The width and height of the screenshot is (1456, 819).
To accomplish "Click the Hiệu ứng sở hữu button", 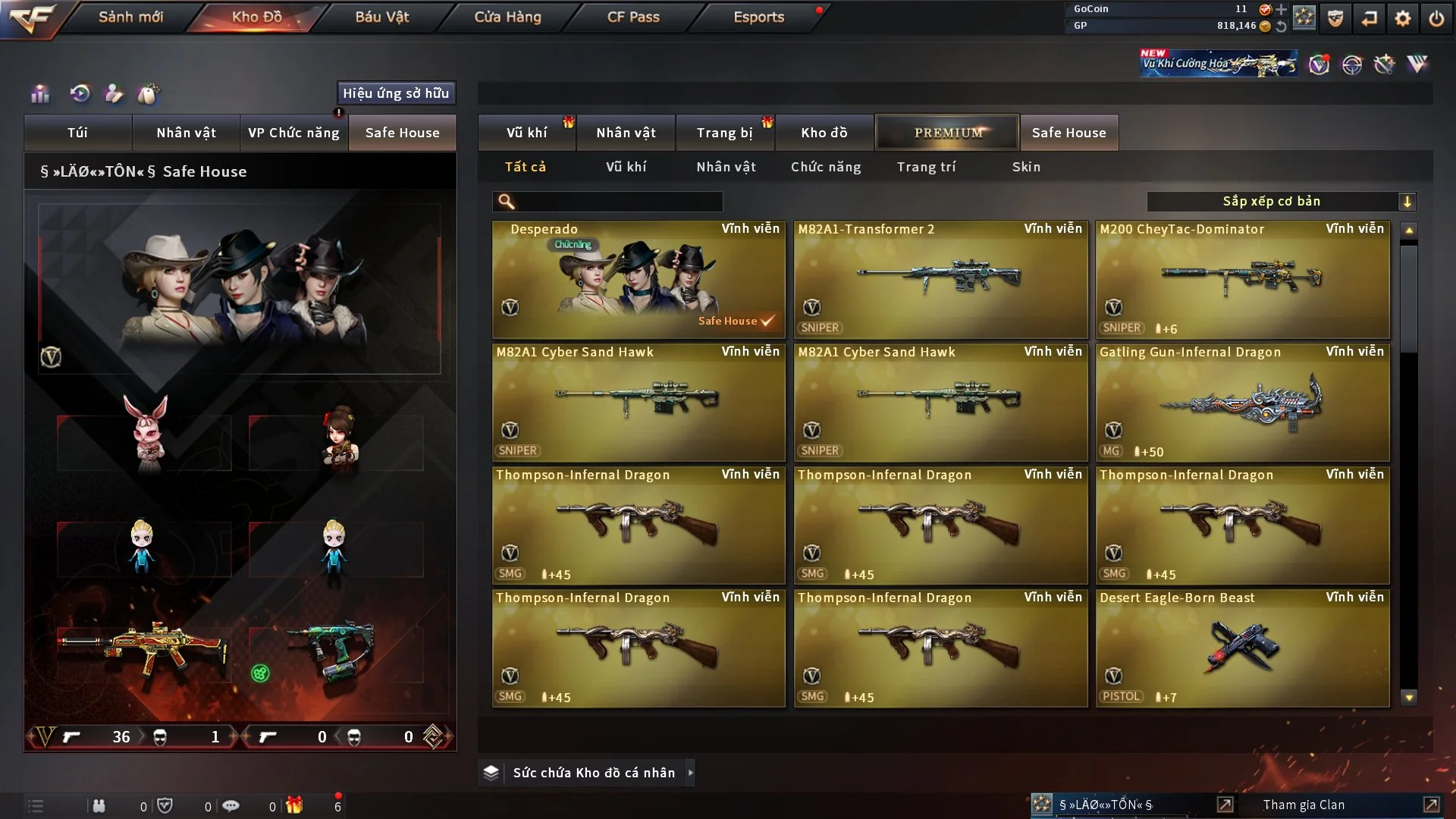I will point(396,93).
